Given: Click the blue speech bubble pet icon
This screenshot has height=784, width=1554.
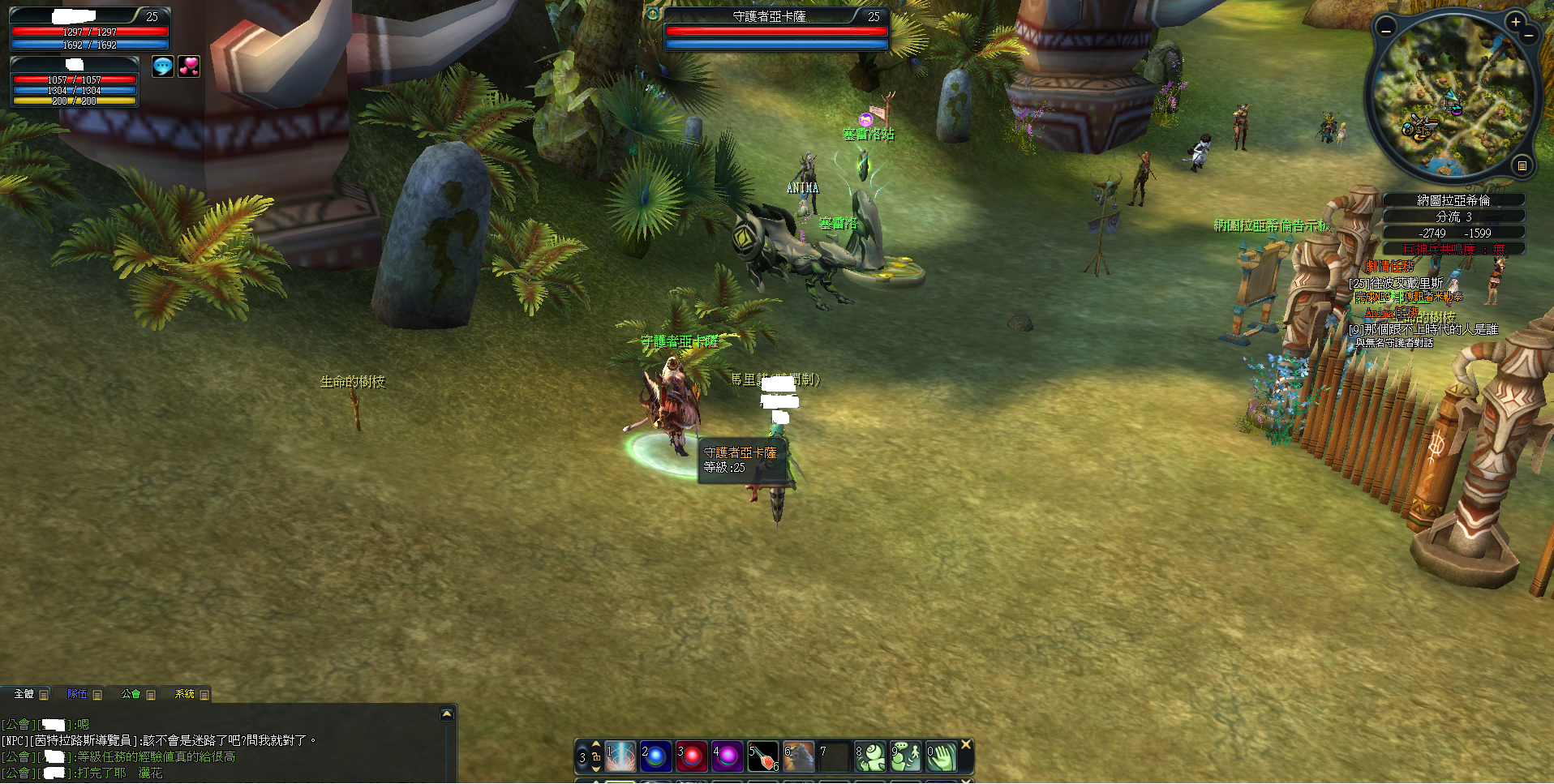Looking at the screenshot, I should [163, 66].
